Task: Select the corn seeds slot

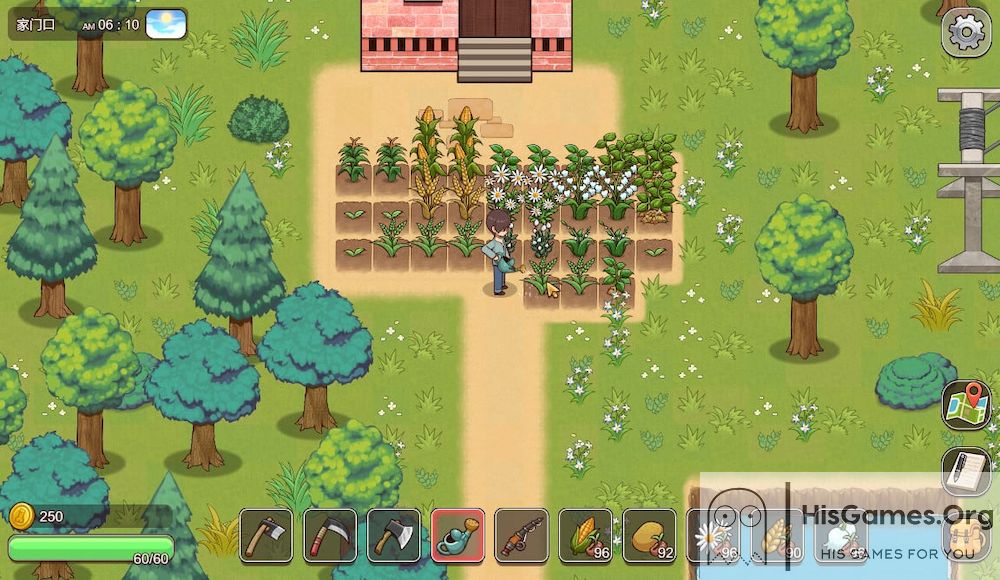Action: point(585,535)
